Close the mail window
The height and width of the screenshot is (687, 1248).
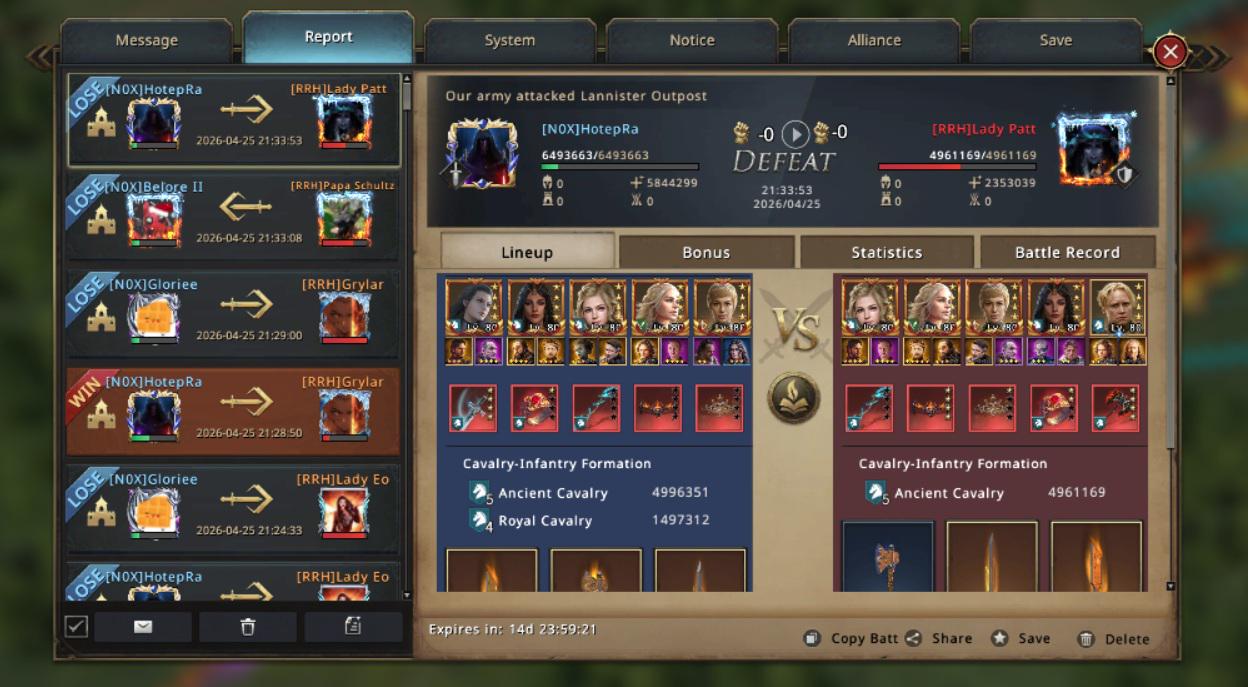(x=1170, y=51)
